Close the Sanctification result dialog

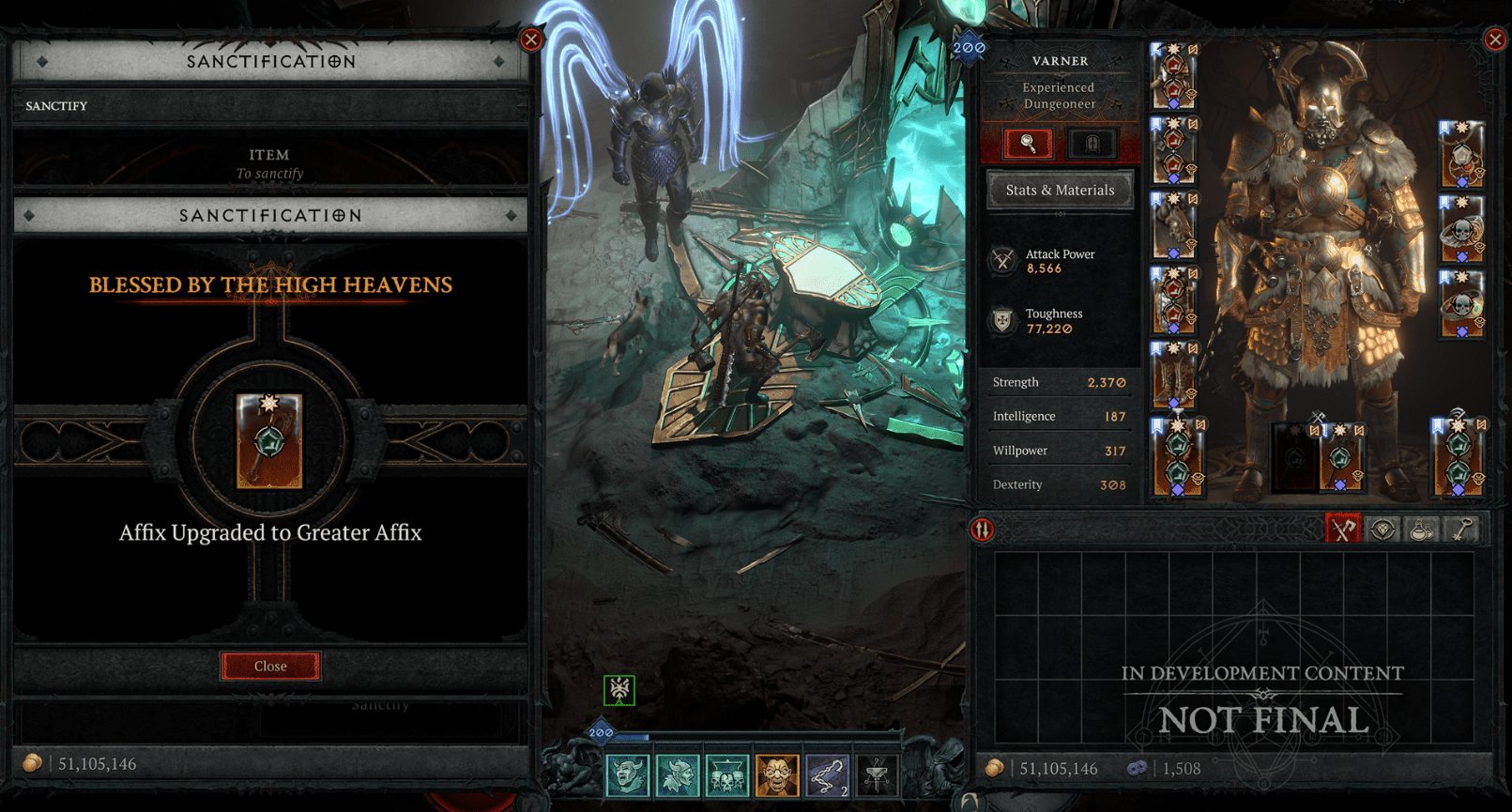(x=270, y=666)
